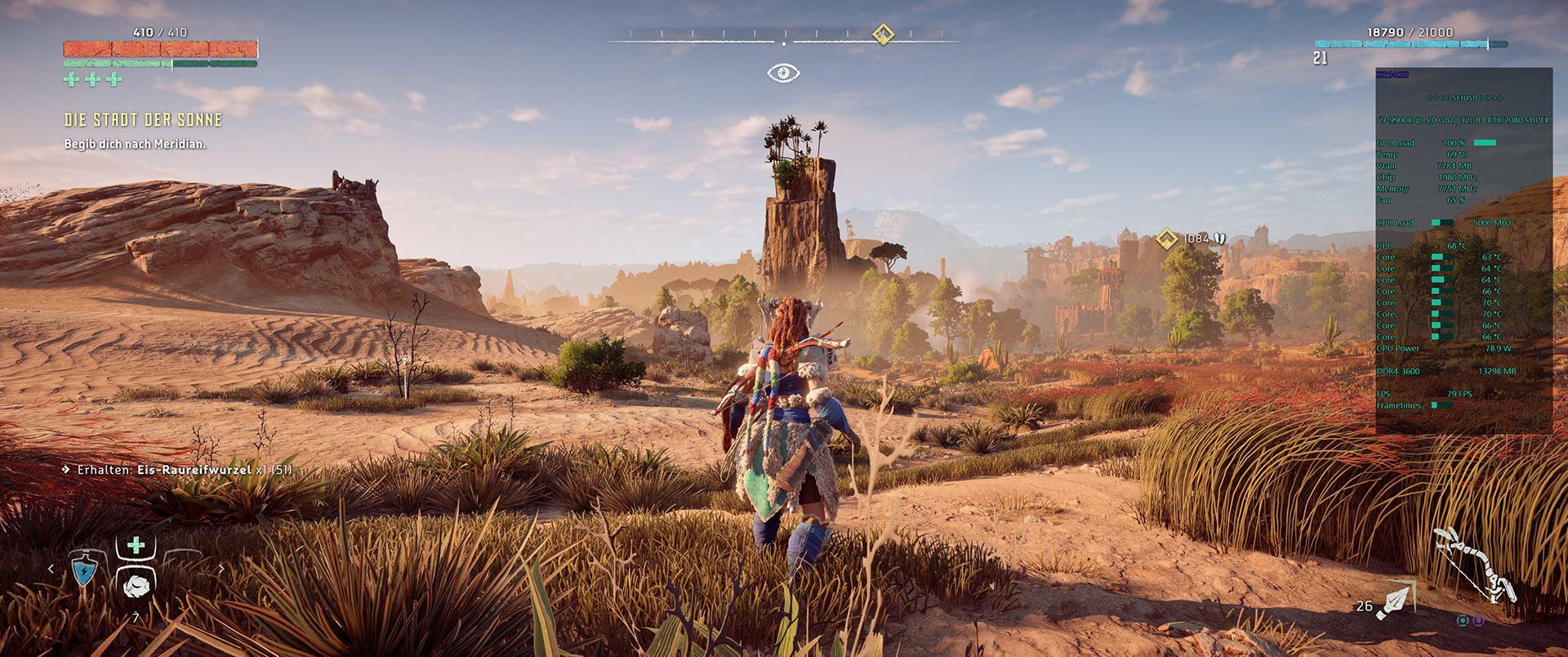Use the green cross medicine pouch slot

click(136, 546)
